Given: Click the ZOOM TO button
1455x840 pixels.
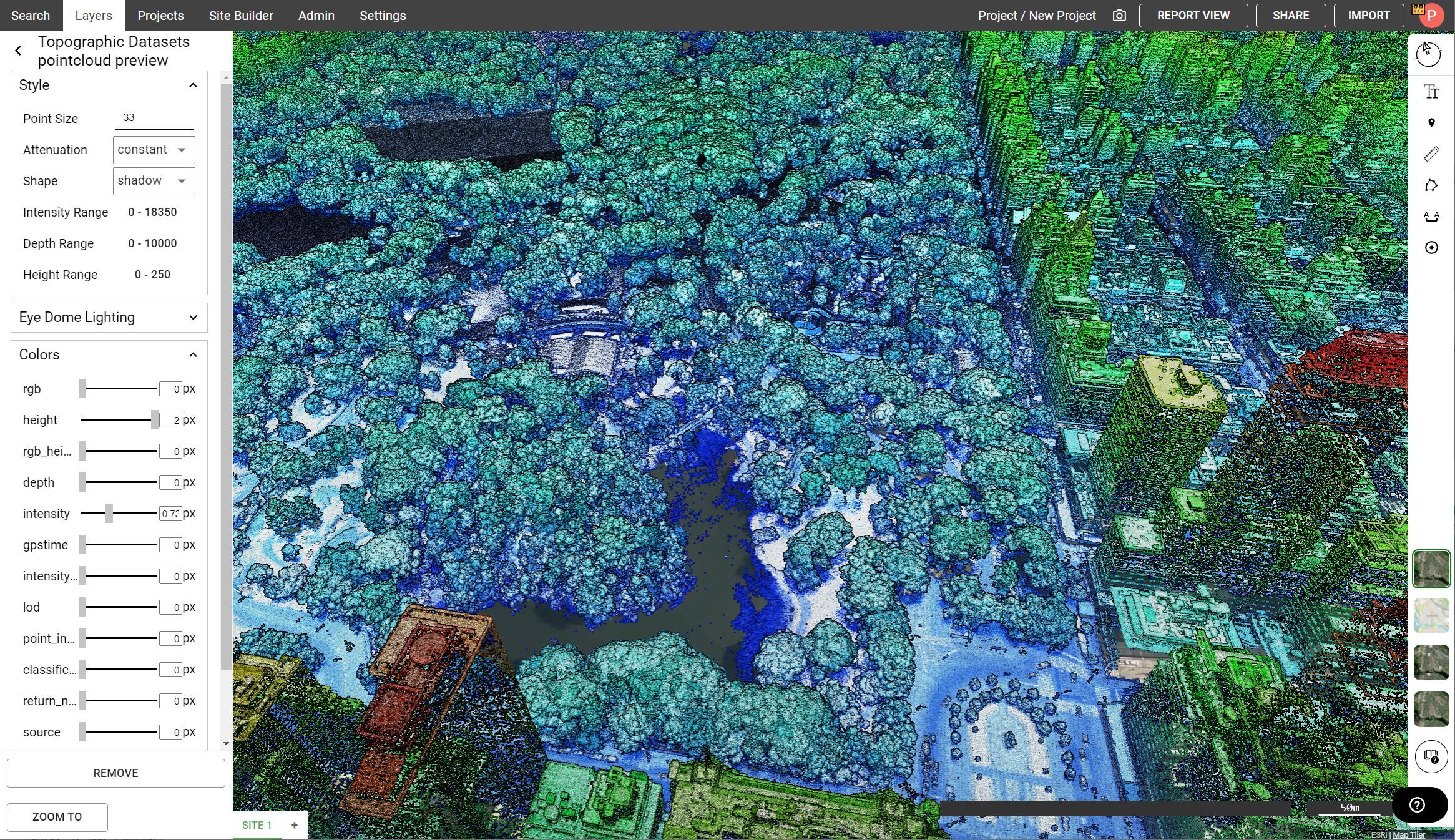Looking at the screenshot, I should [x=57, y=816].
